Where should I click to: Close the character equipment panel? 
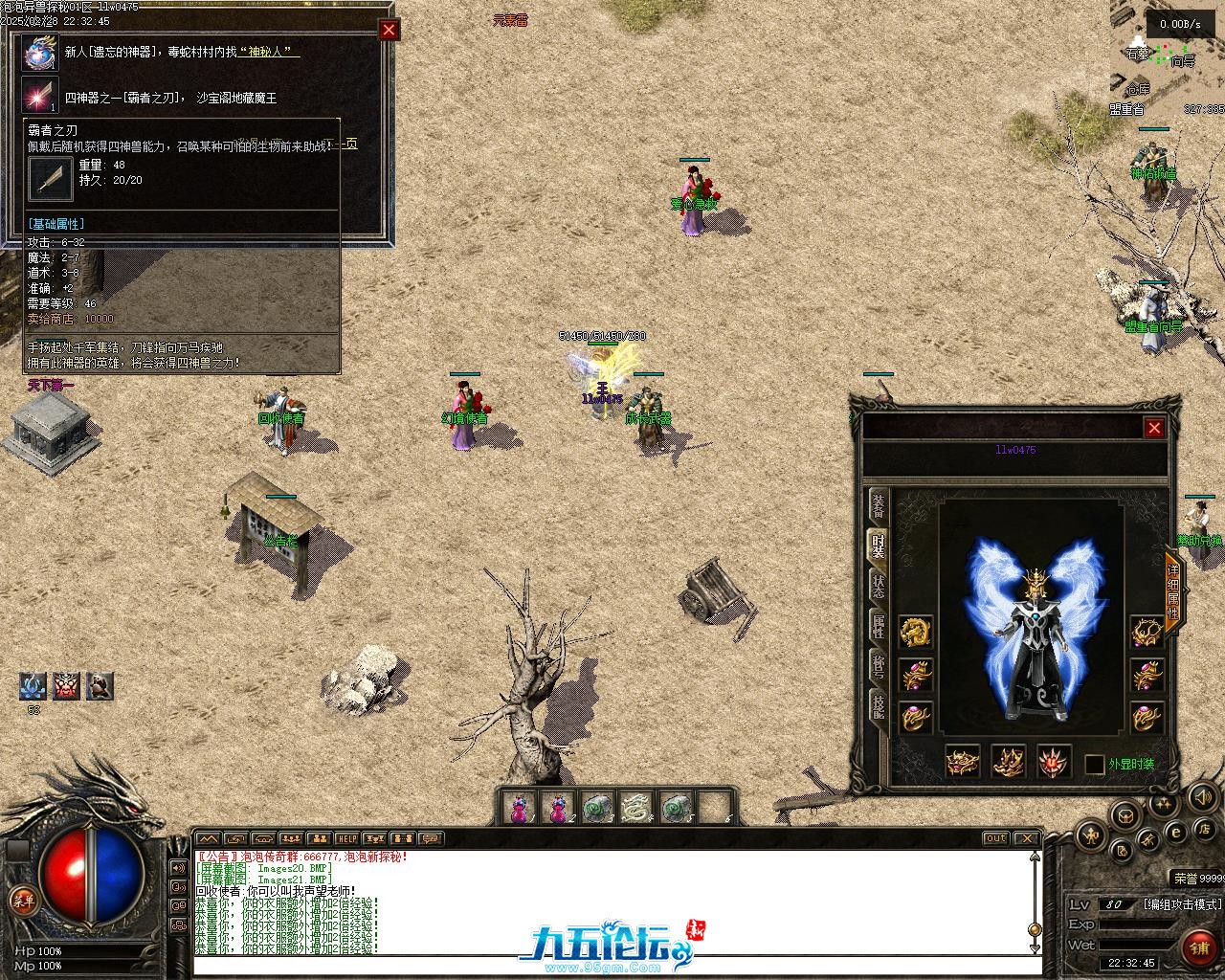[x=1154, y=428]
